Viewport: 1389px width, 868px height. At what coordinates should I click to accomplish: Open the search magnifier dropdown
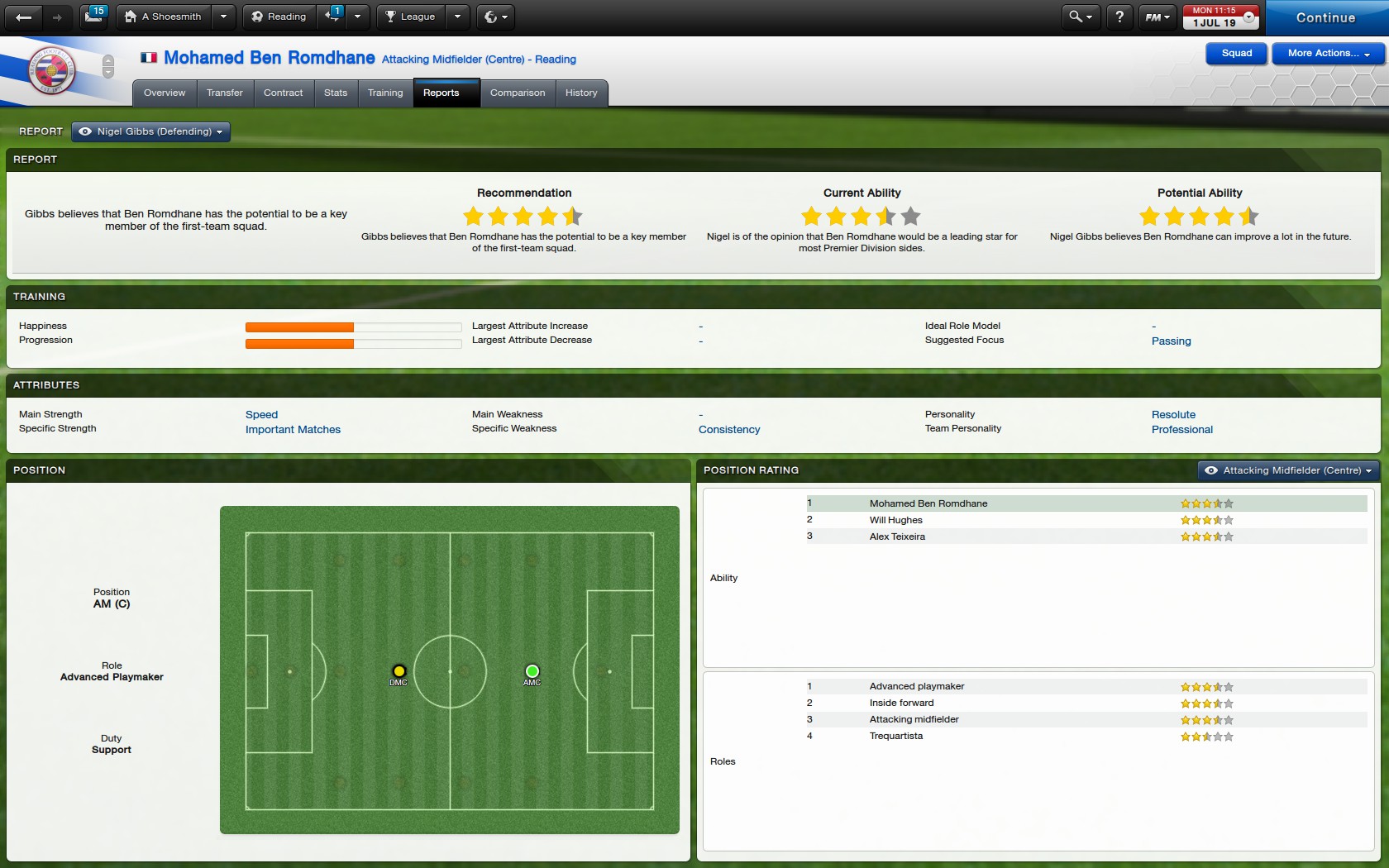click(1080, 17)
